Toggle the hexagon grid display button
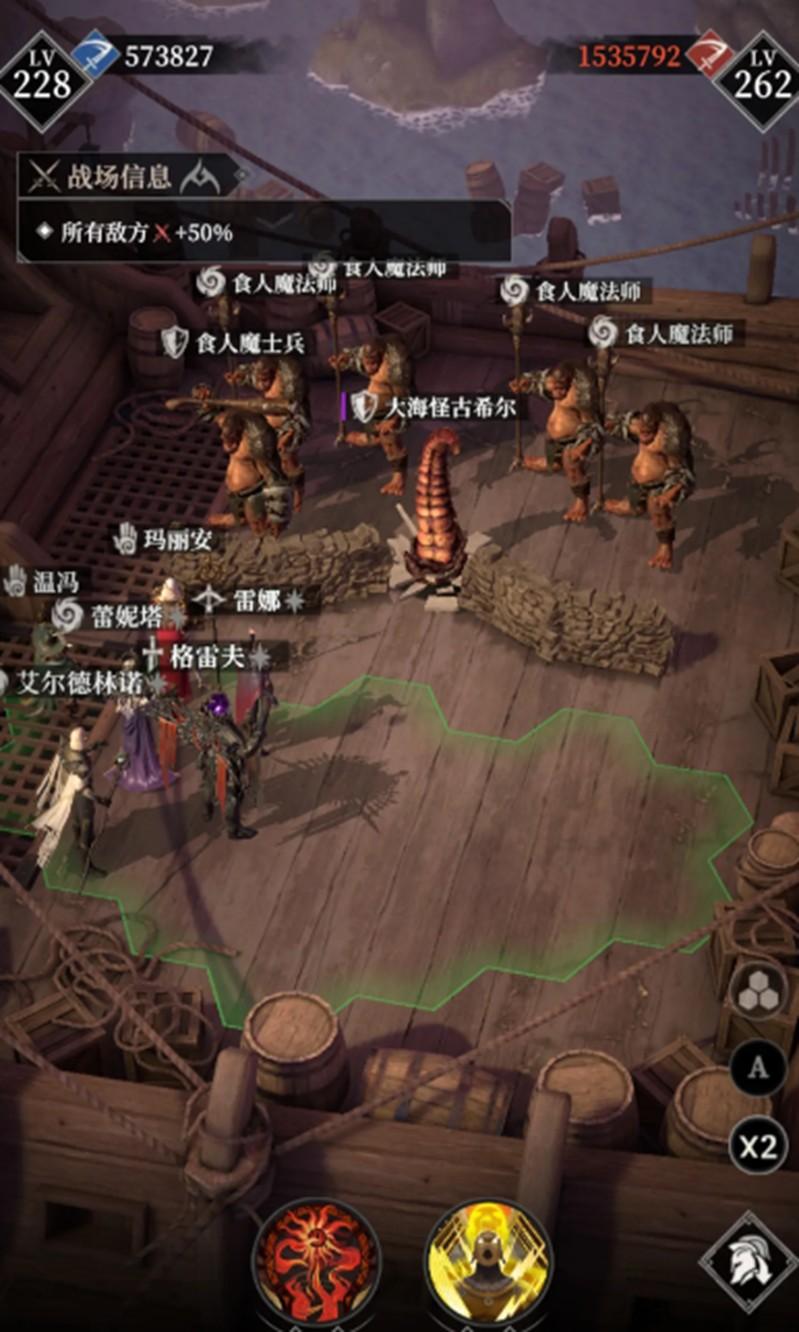This screenshot has width=799, height=1332. click(757, 993)
